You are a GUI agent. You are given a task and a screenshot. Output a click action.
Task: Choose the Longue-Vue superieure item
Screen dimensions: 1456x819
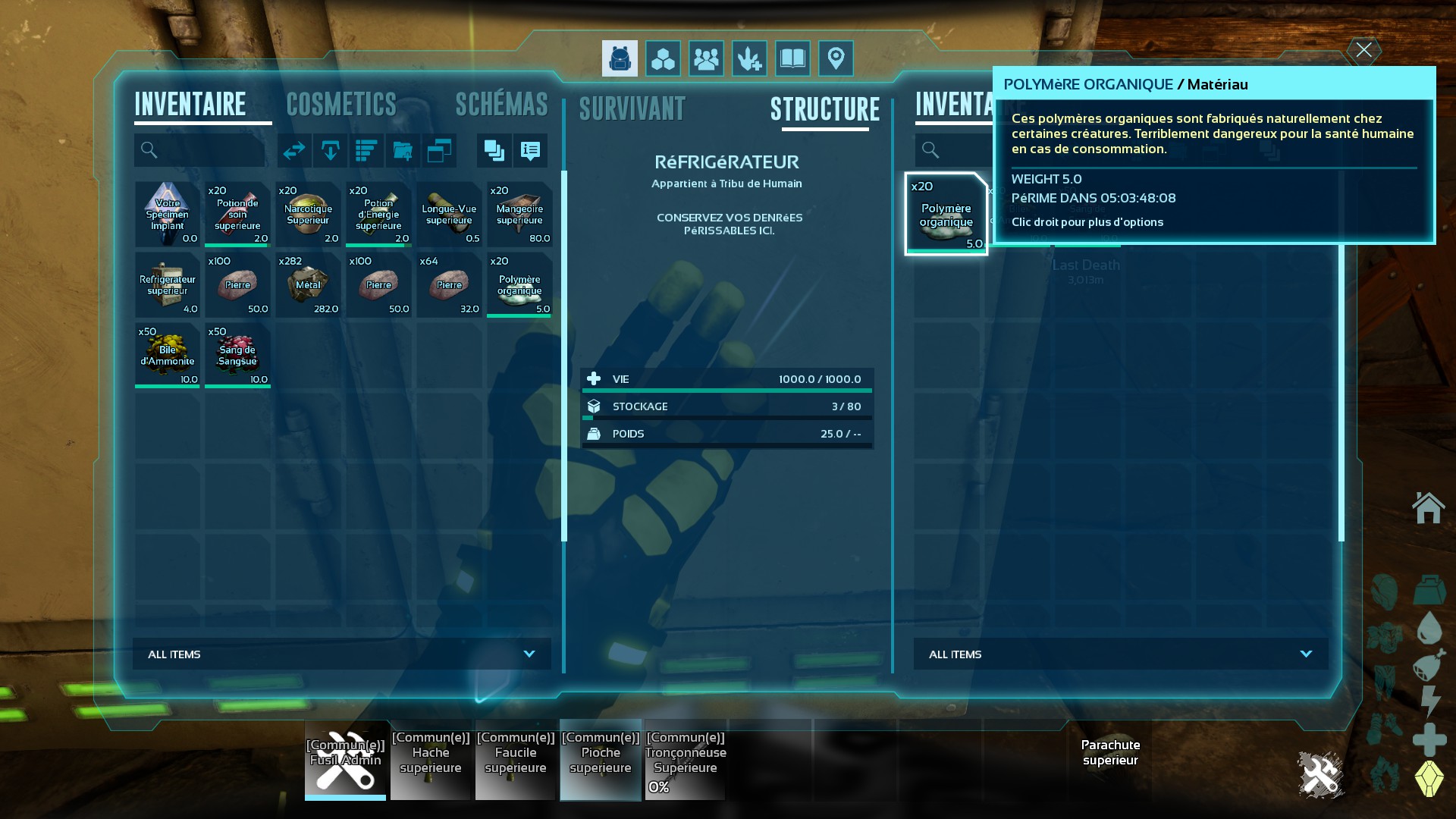(449, 214)
